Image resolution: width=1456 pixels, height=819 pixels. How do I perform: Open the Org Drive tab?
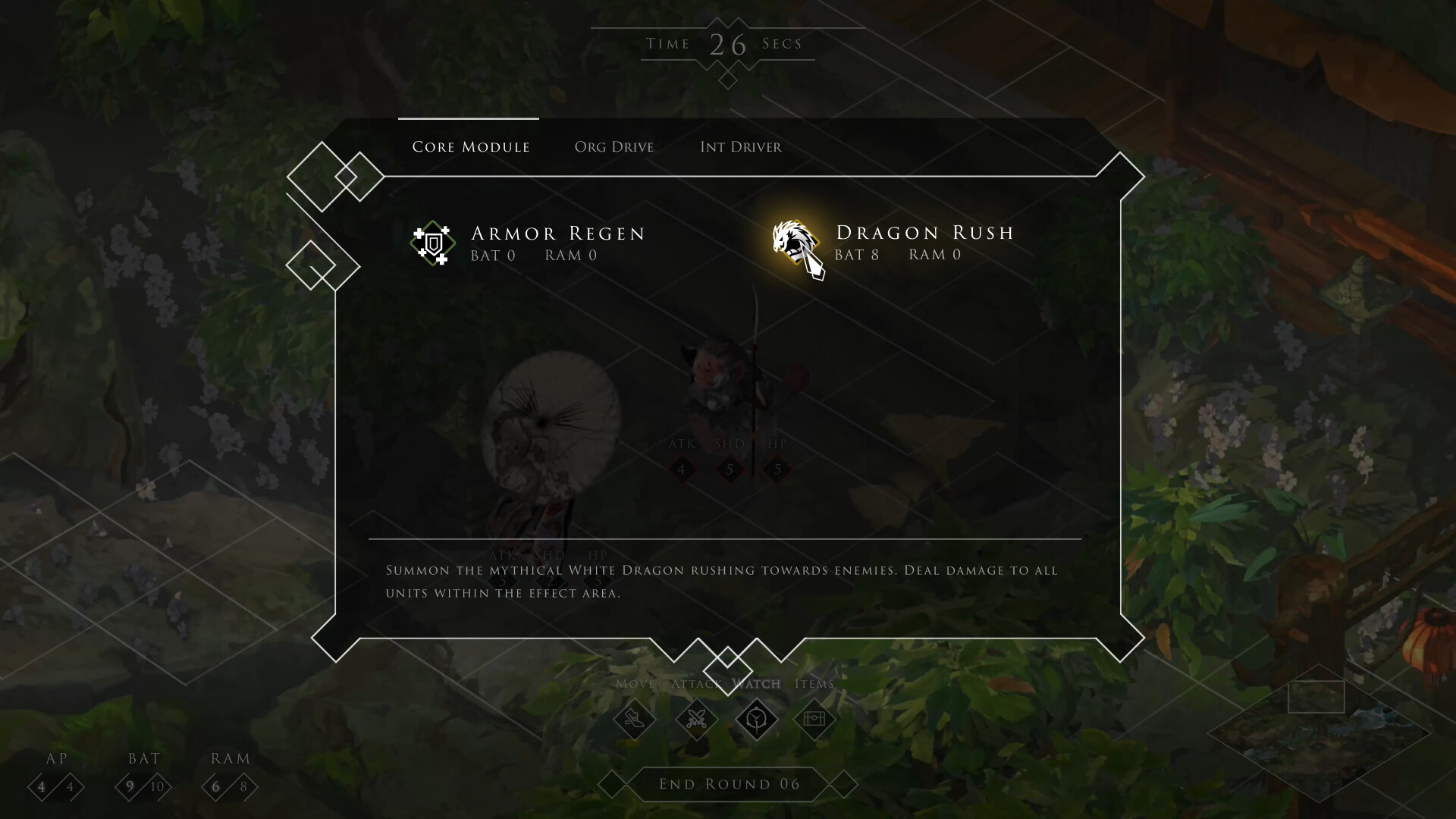coord(613,147)
